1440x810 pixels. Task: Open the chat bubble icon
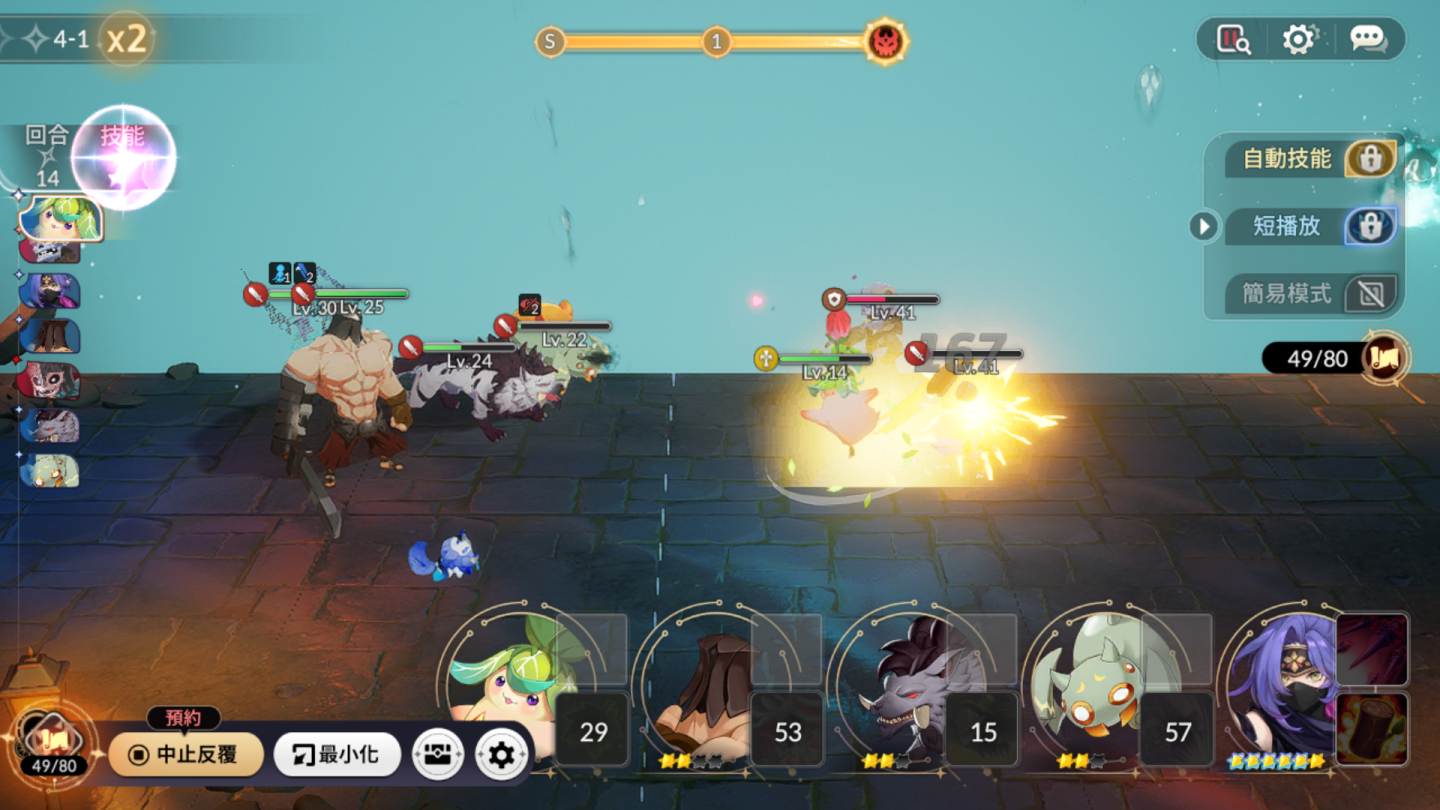1367,39
